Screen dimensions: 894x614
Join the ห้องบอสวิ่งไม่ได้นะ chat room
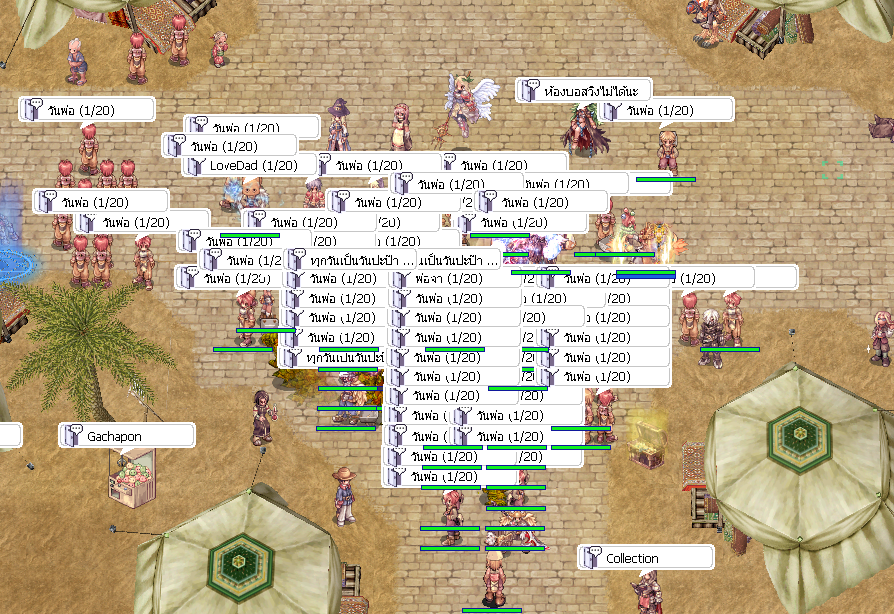coord(584,91)
